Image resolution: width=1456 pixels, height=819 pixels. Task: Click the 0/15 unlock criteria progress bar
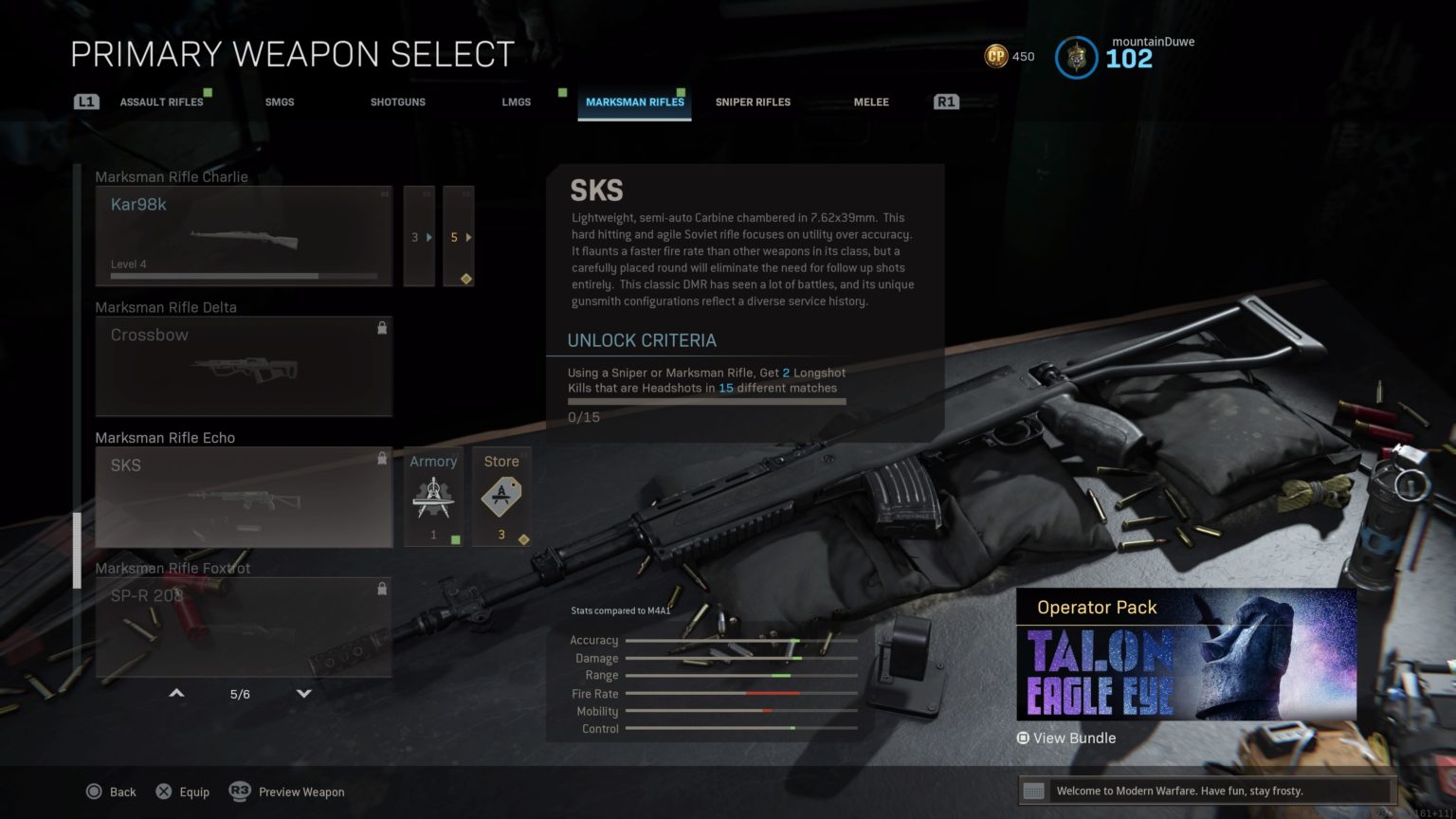coord(706,401)
